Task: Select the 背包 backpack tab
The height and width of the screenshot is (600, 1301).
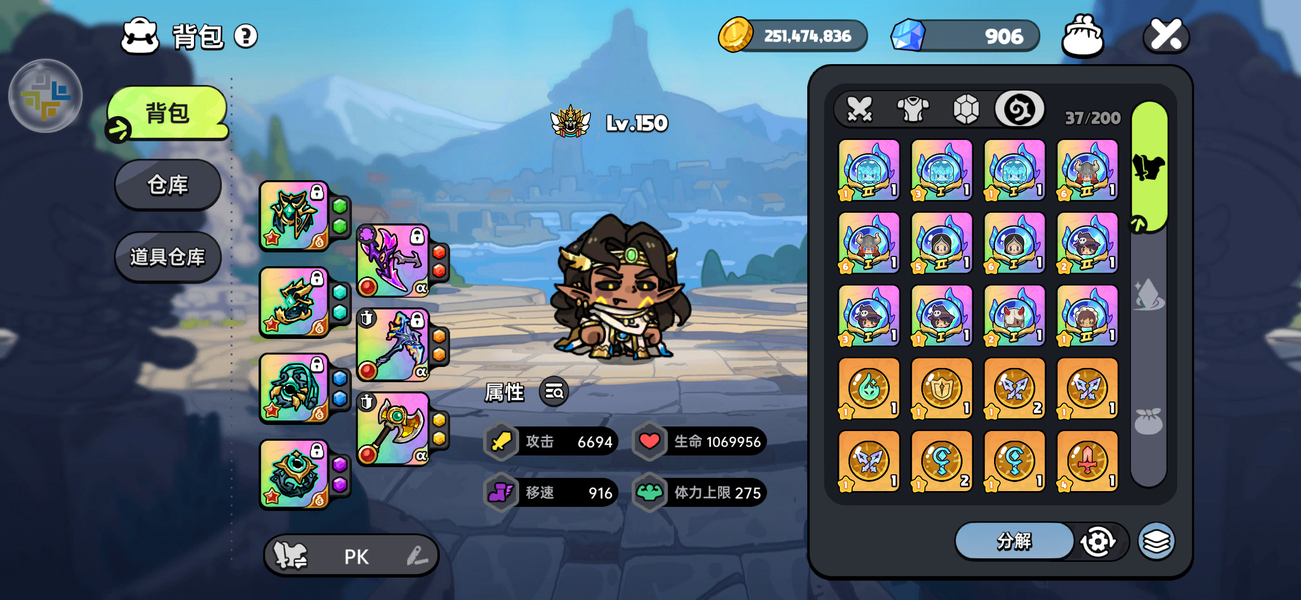Action: 168,113
